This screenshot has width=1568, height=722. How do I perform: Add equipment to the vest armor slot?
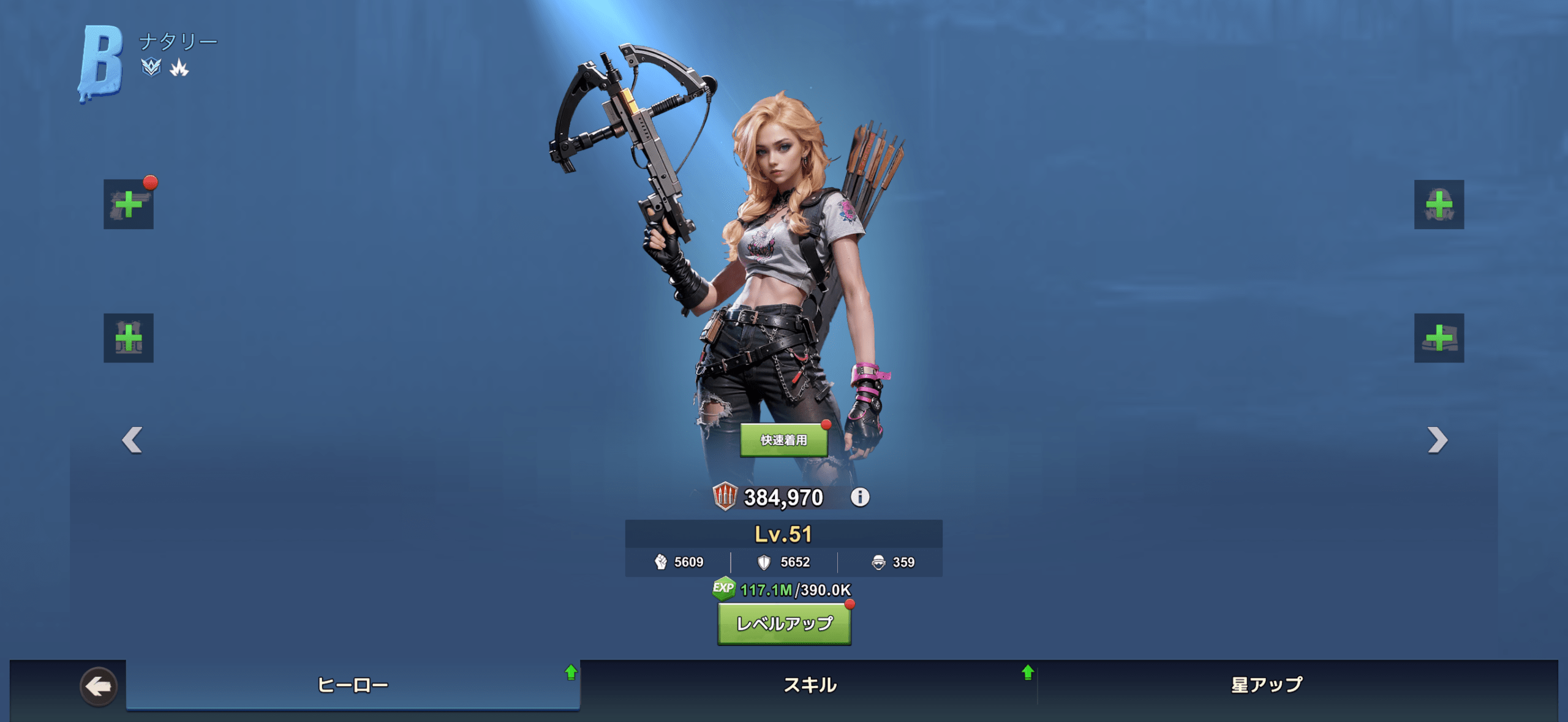129,338
